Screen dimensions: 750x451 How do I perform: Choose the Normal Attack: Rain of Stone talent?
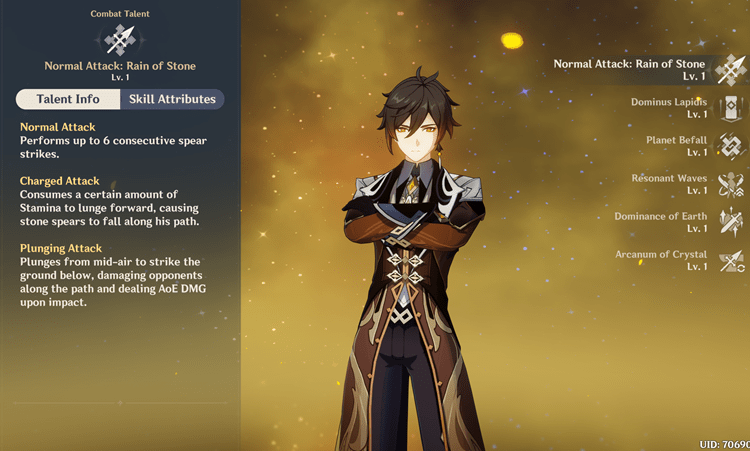[729, 69]
